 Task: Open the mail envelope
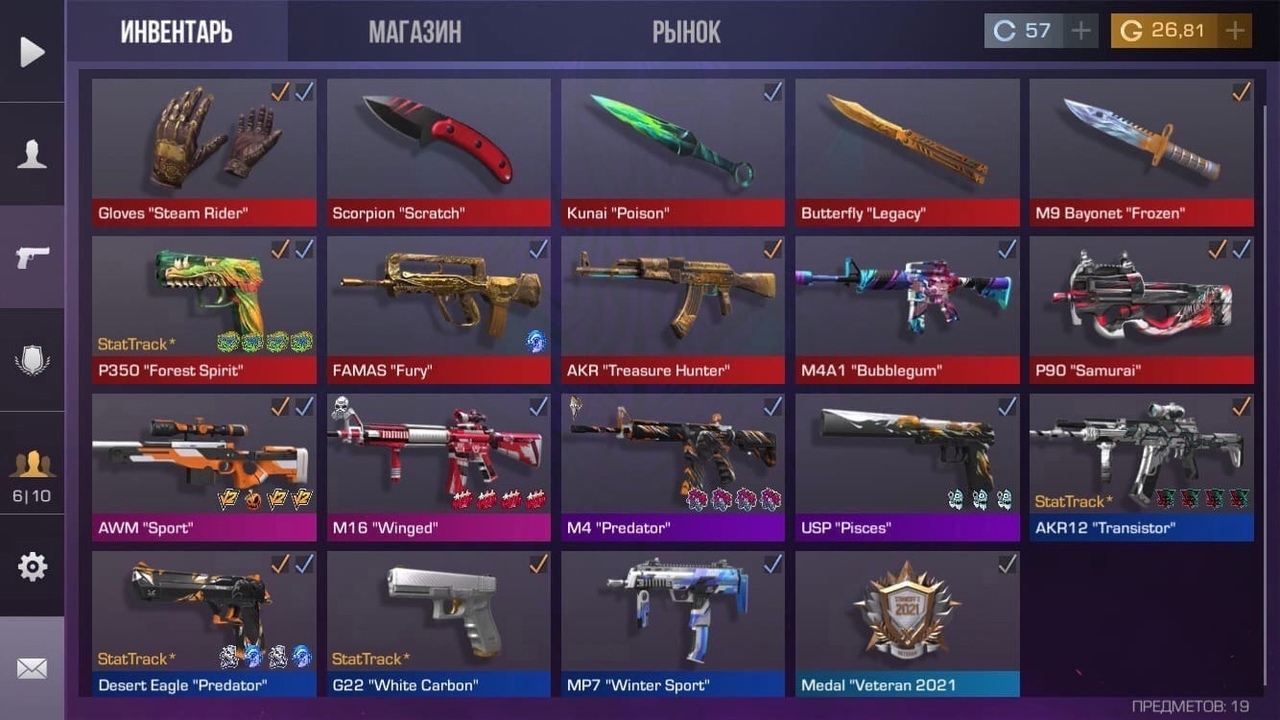click(x=32, y=668)
